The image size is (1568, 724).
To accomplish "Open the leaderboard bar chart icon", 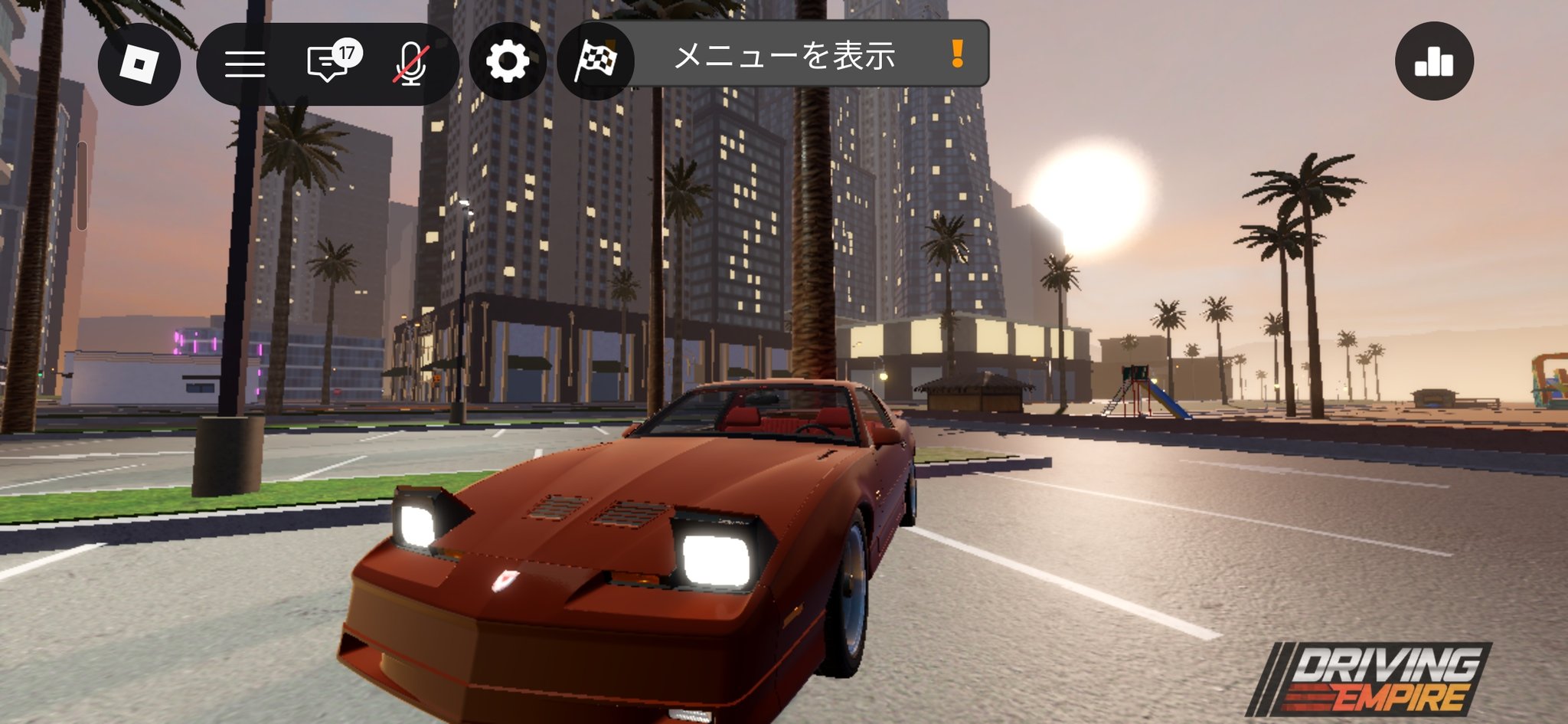I will pyautogui.click(x=1434, y=61).
